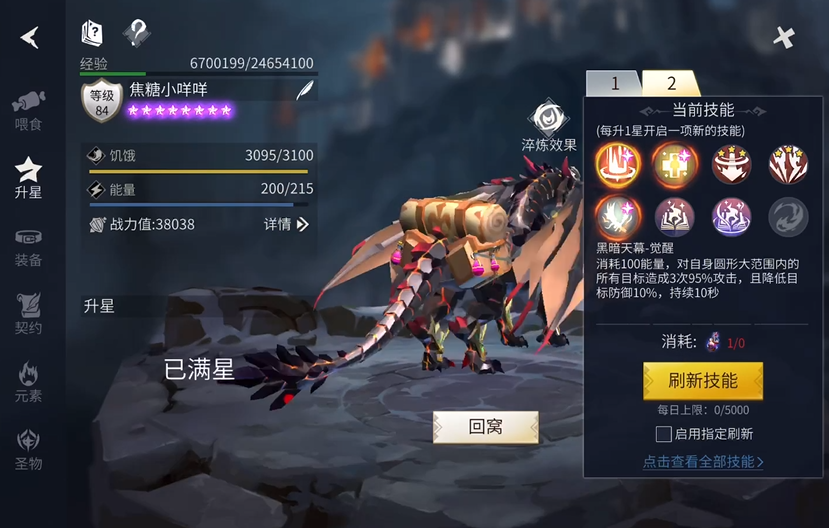Select the greyed-out swirl skill slot
Screen dimensions: 829x528
(x=788, y=217)
